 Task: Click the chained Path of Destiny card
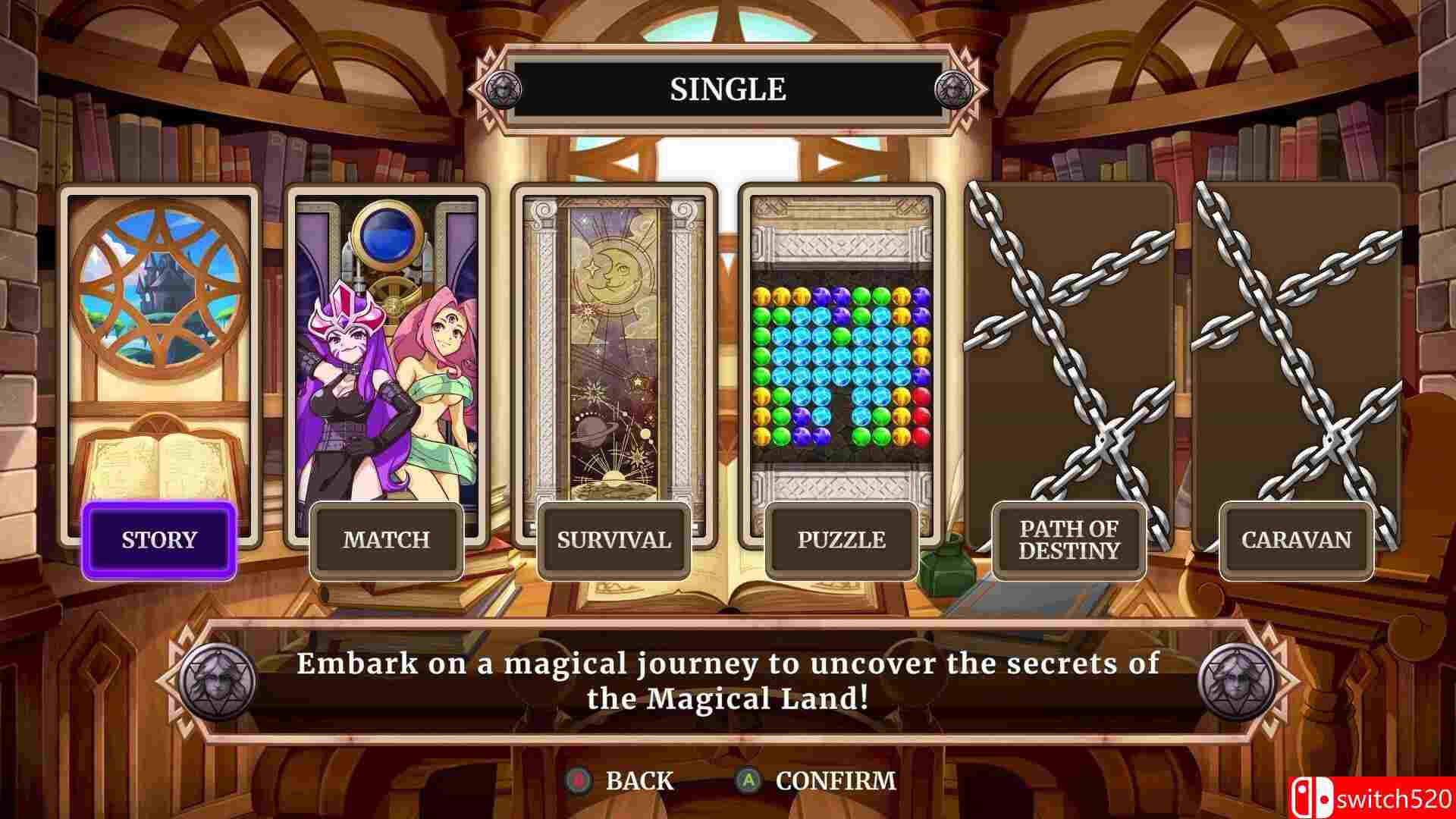pyautogui.click(x=1068, y=341)
